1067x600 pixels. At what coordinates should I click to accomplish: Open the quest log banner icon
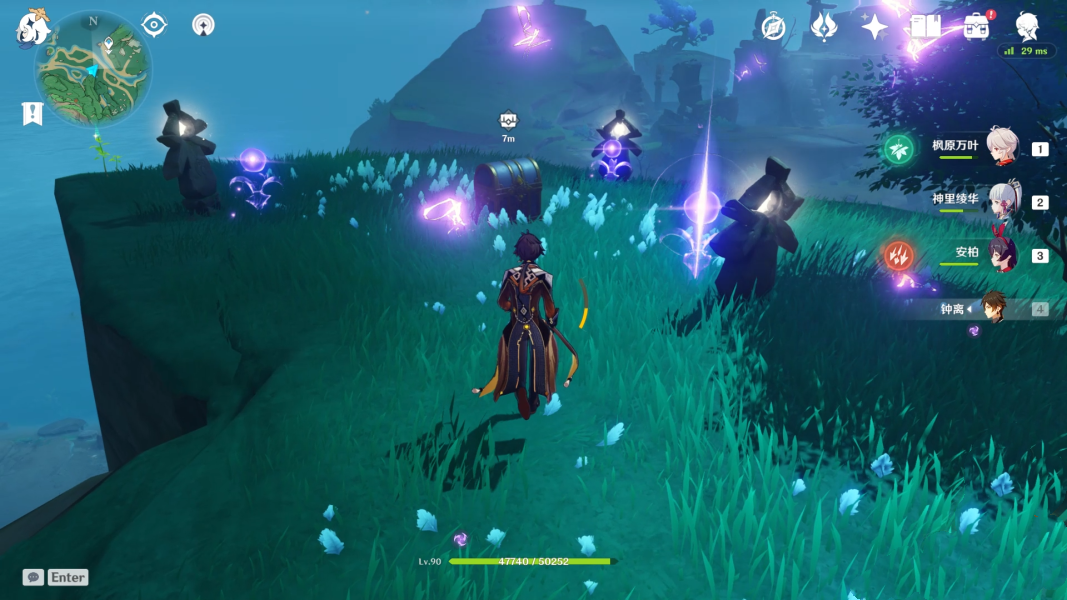click(x=32, y=113)
